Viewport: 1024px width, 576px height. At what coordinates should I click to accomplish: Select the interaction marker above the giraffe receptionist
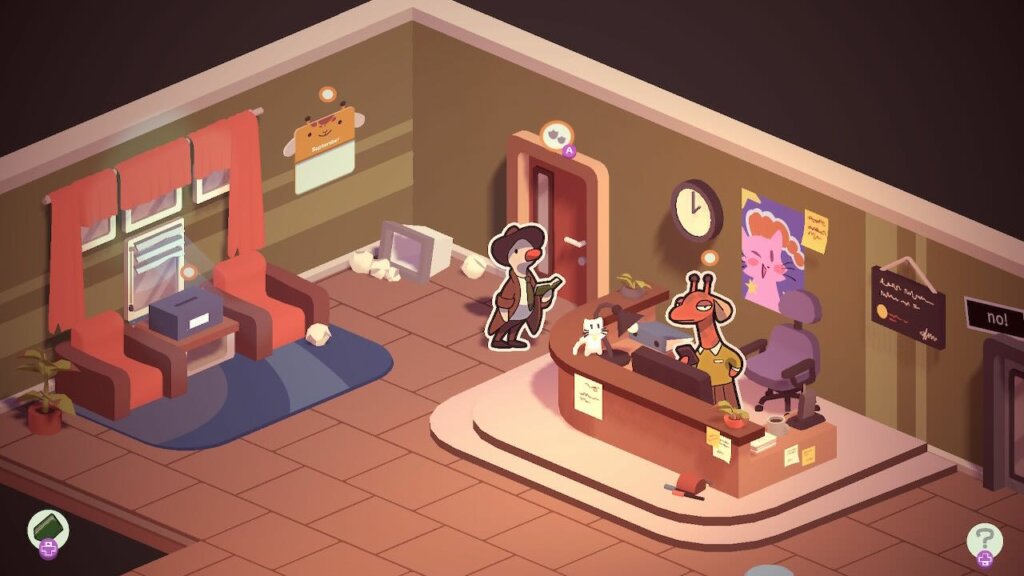[x=710, y=258]
